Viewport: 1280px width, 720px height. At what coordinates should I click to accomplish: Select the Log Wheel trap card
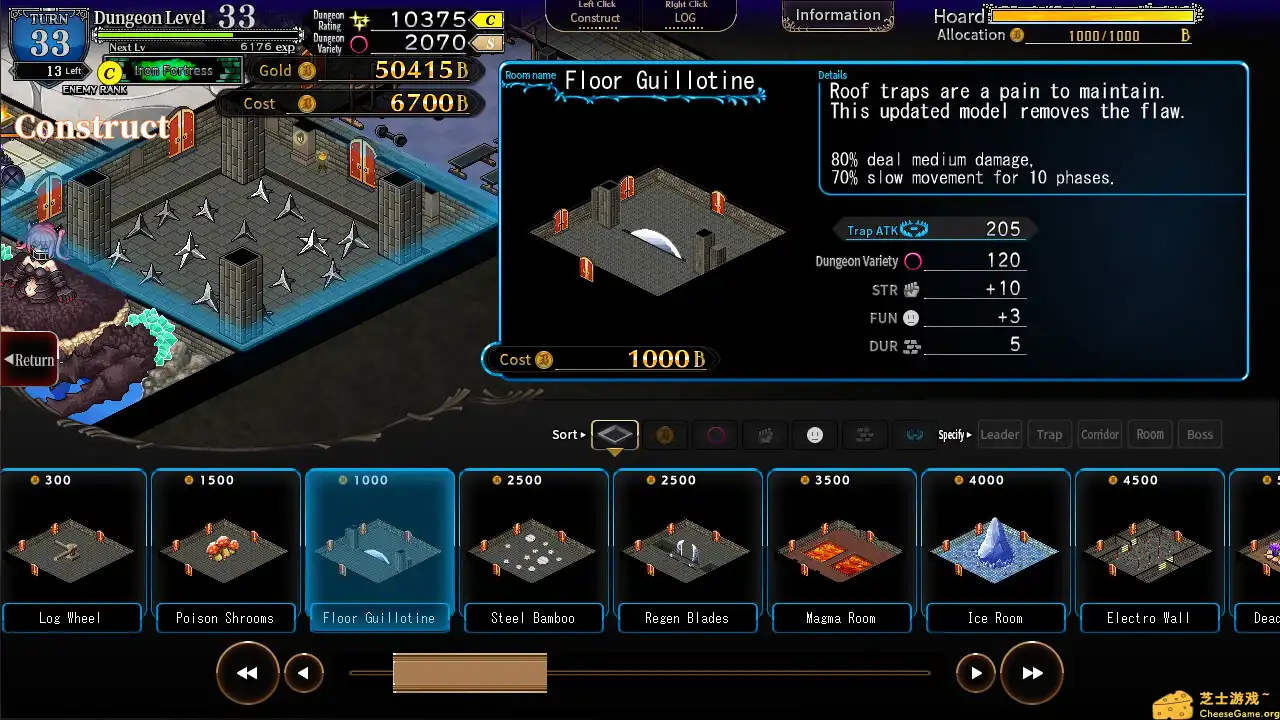pos(70,550)
